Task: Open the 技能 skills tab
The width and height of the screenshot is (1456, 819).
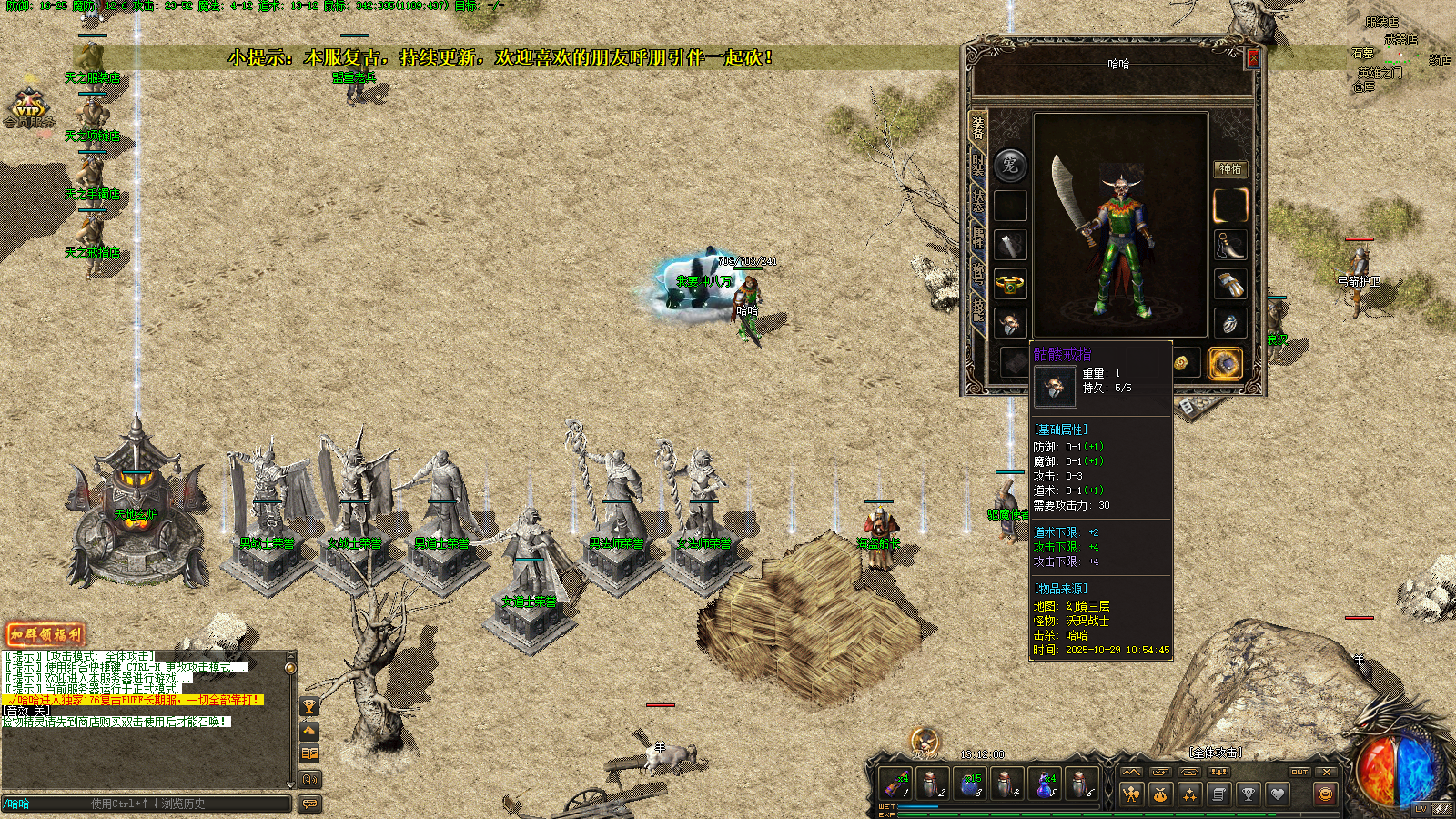Action: coord(978,310)
